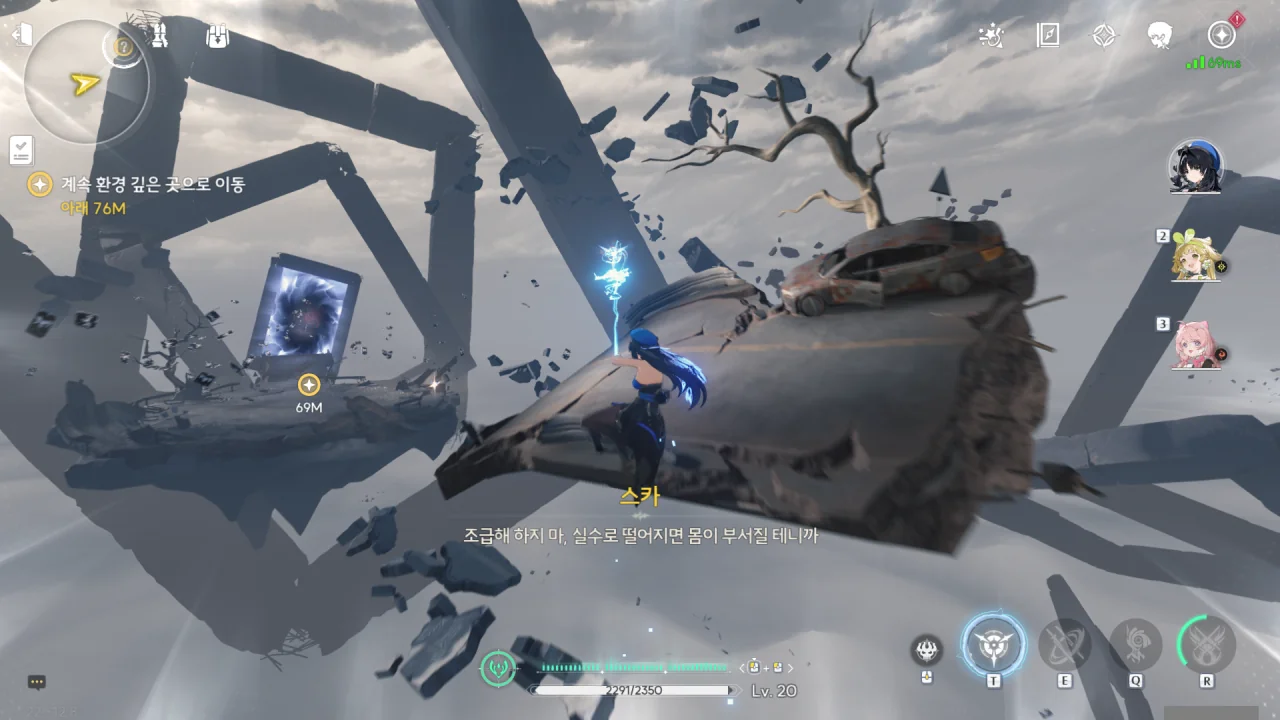Open the character head profile icon
Image resolution: width=1280 pixels, height=720 pixels.
pyautogui.click(x=1160, y=36)
